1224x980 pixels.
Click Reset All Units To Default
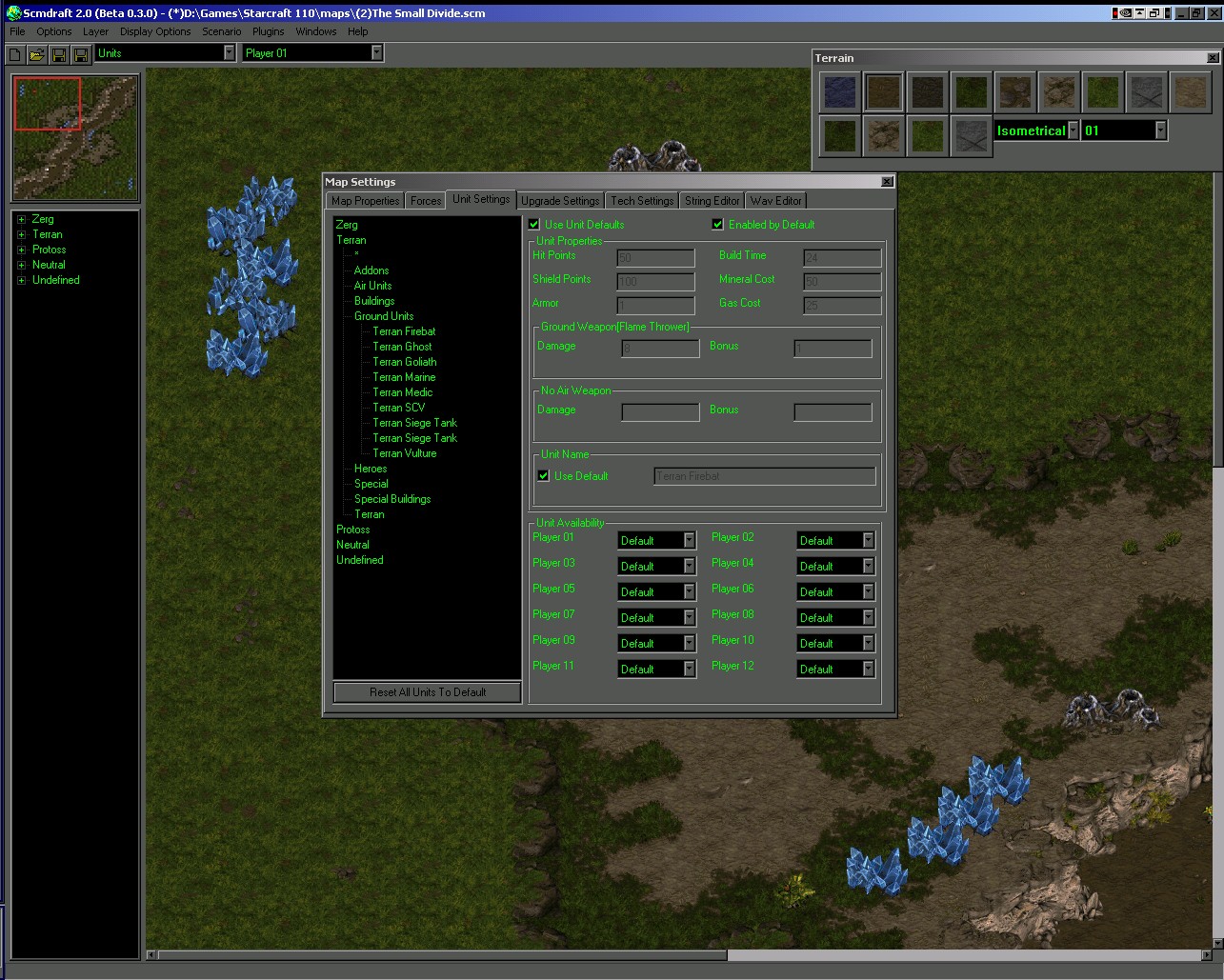pyautogui.click(x=428, y=692)
